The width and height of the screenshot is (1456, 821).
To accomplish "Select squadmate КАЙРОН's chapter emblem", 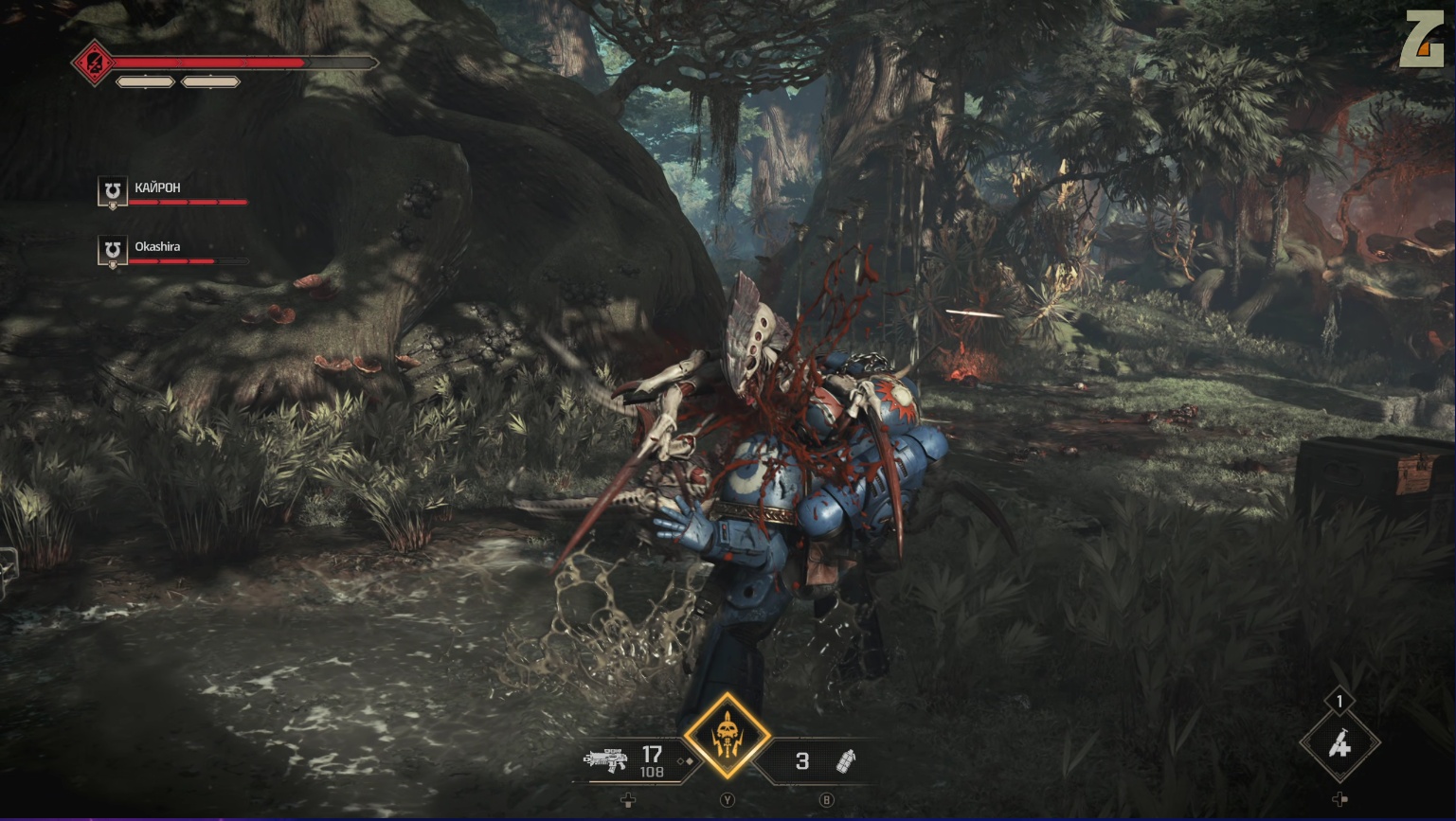I will [113, 191].
